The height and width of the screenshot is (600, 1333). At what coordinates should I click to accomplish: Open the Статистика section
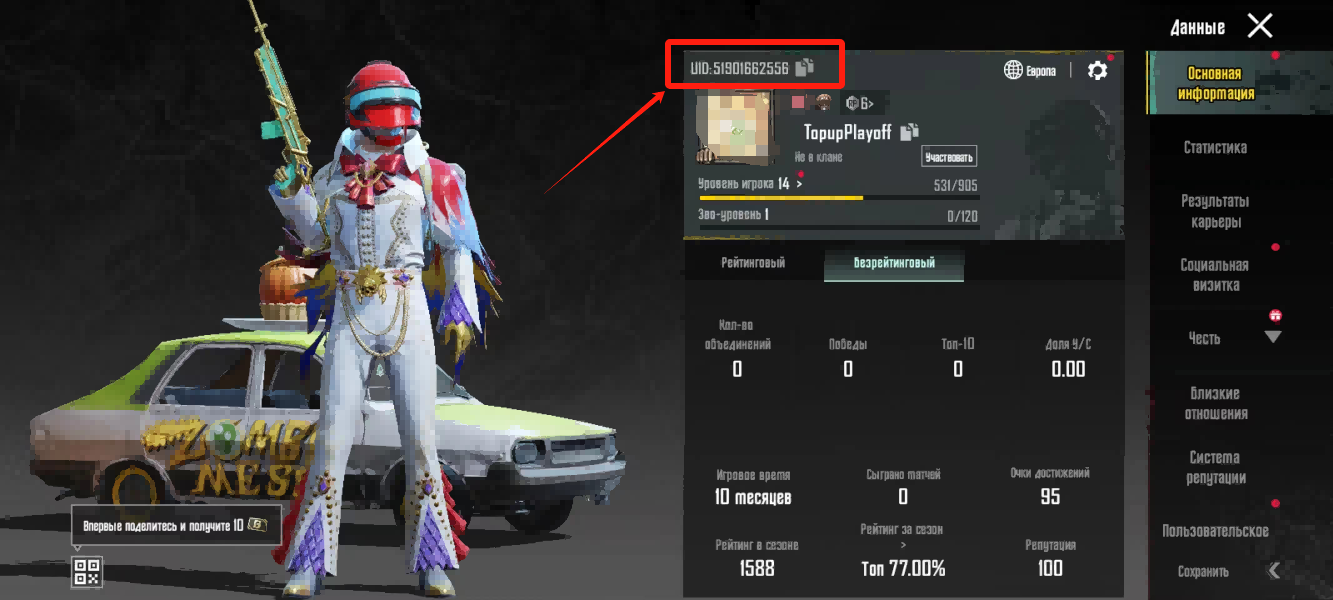tap(1215, 148)
